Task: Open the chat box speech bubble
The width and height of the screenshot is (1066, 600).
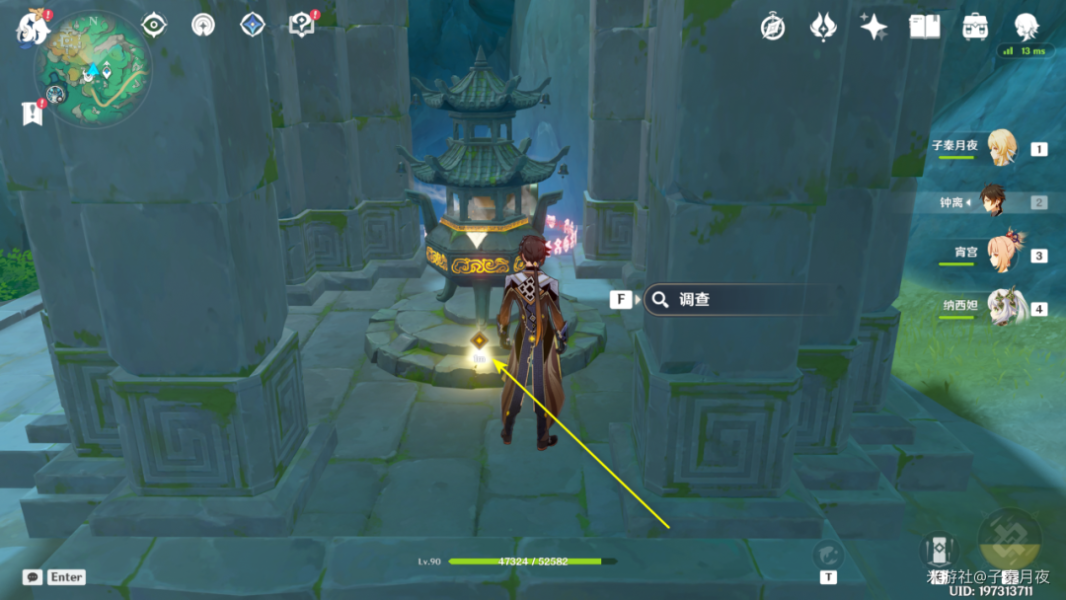Action: click(x=33, y=577)
